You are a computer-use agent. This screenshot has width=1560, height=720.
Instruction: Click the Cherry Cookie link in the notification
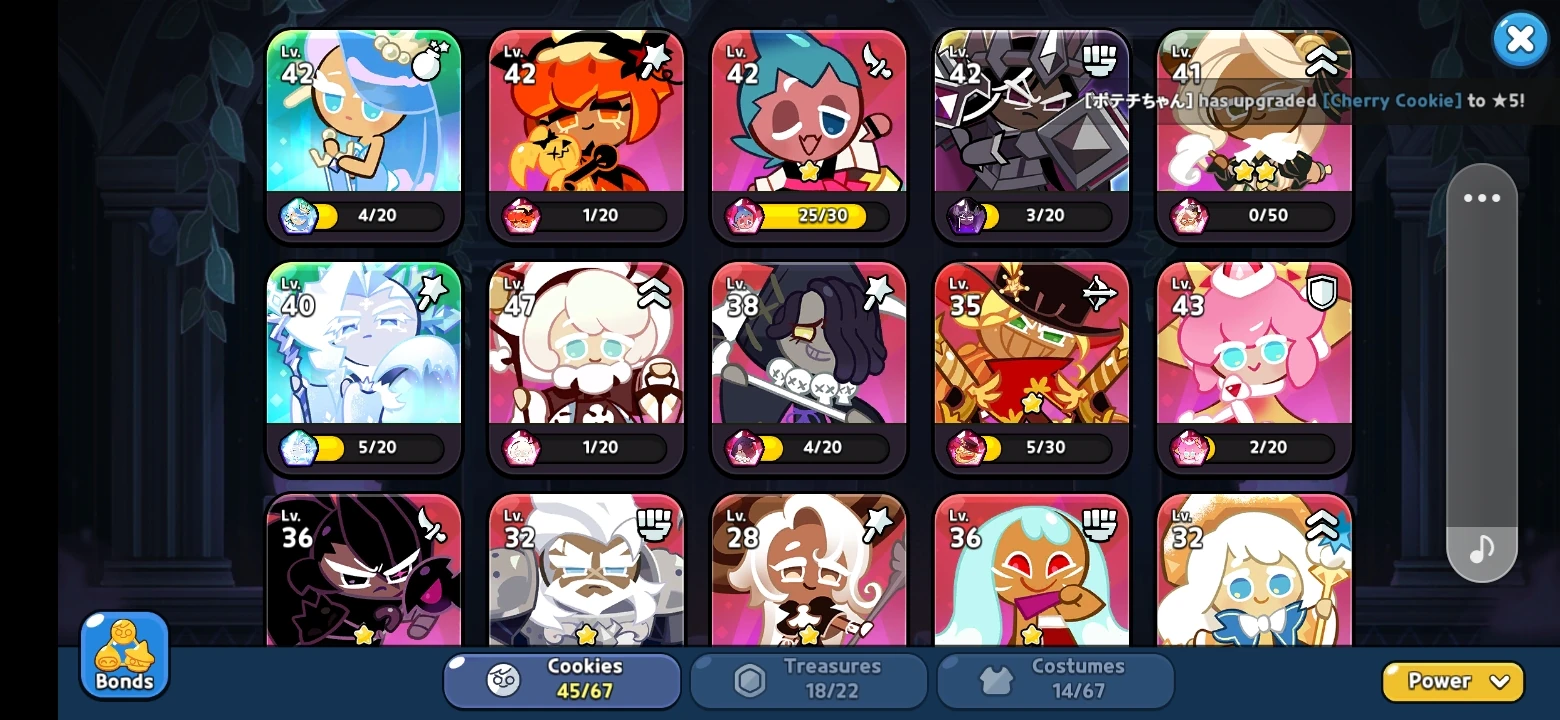(x=1392, y=101)
